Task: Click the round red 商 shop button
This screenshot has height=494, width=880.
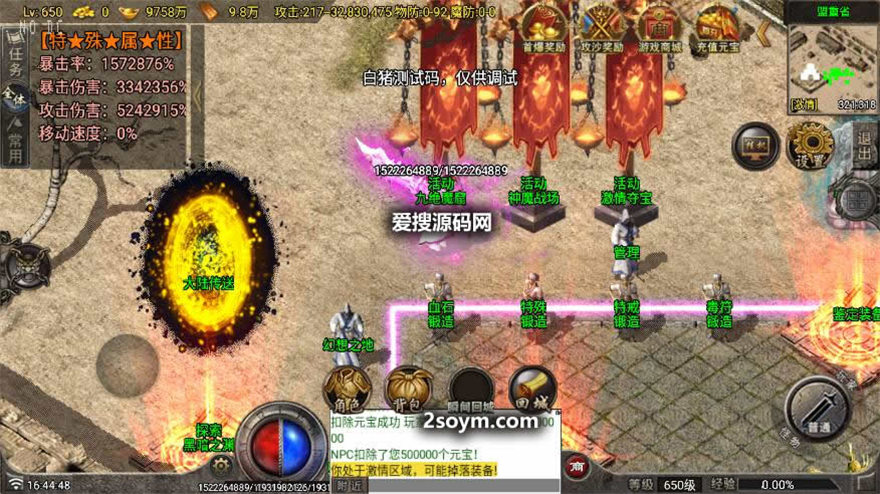Action: pyautogui.click(x=577, y=466)
